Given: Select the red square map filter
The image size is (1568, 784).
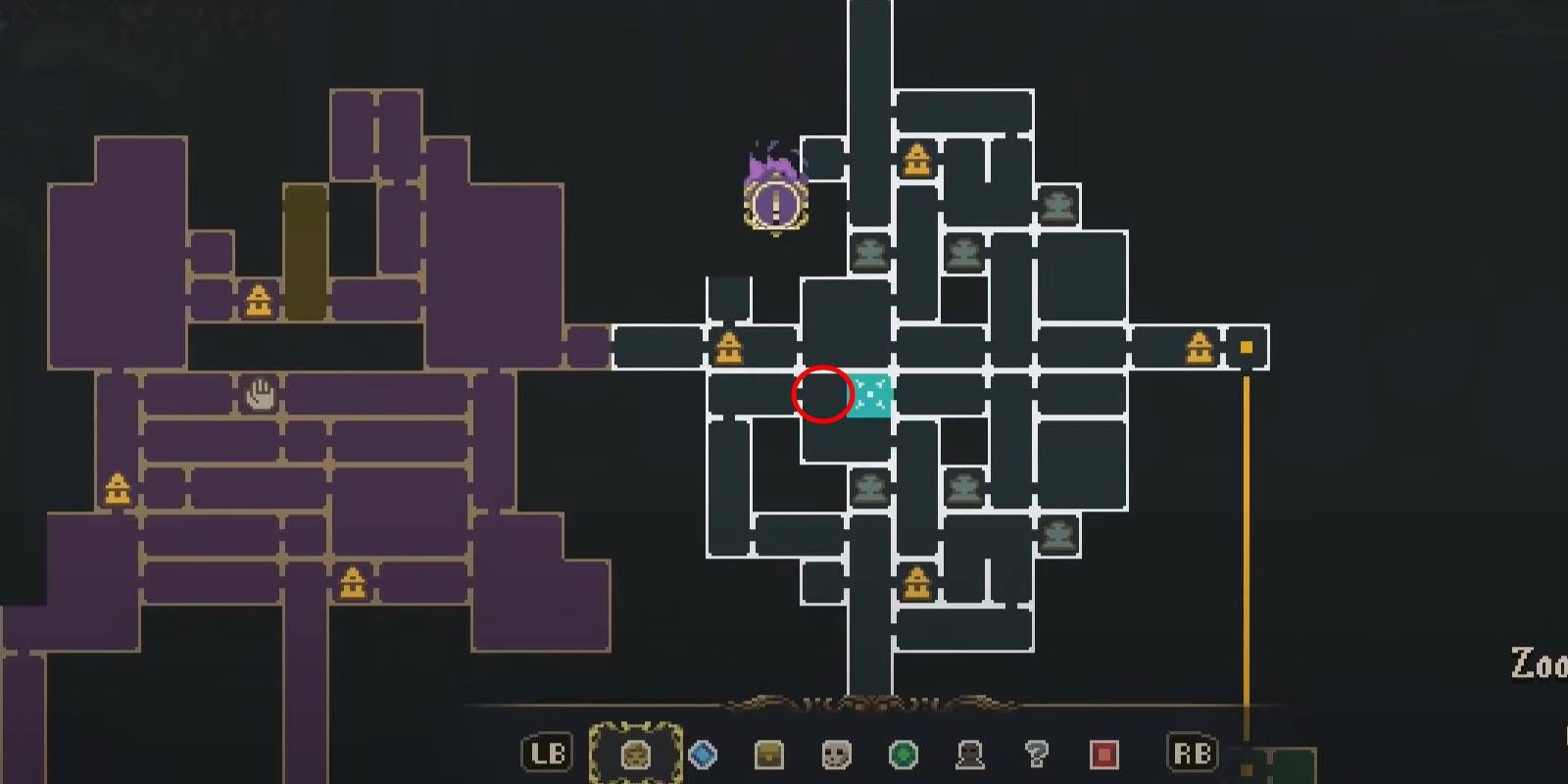Looking at the screenshot, I should [x=1103, y=755].
